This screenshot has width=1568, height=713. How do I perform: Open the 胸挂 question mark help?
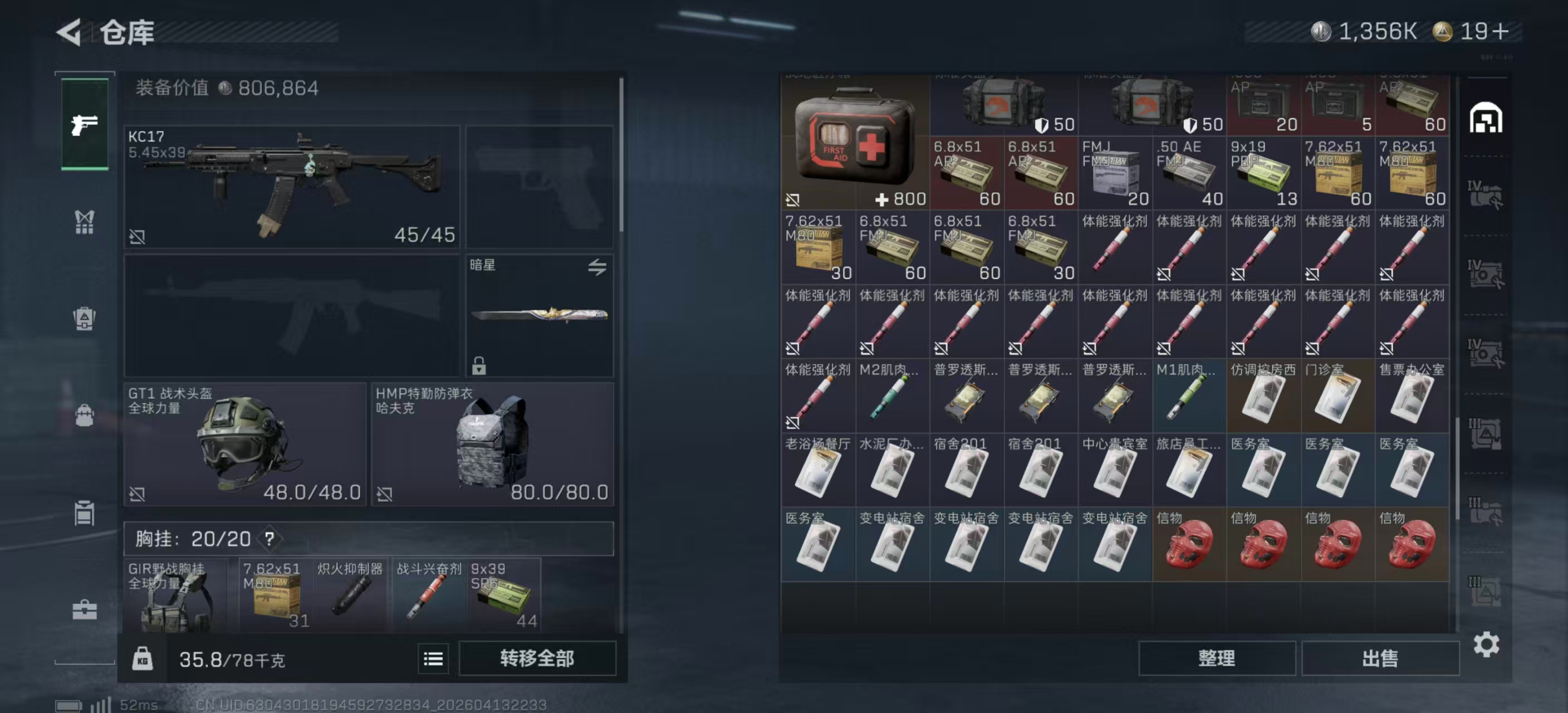pos(269,538)
